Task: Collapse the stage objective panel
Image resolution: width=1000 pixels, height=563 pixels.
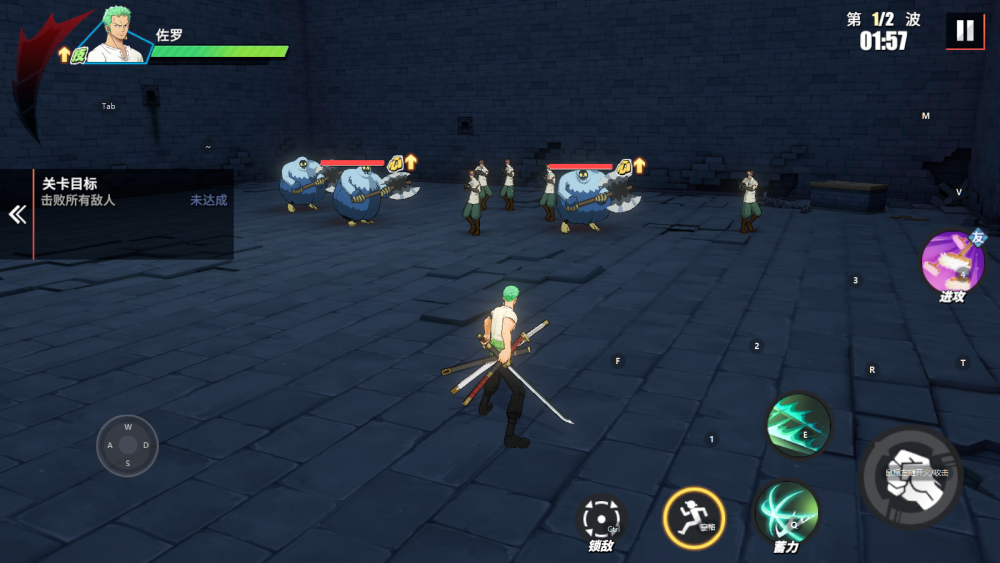Action: tap(17, 215)
